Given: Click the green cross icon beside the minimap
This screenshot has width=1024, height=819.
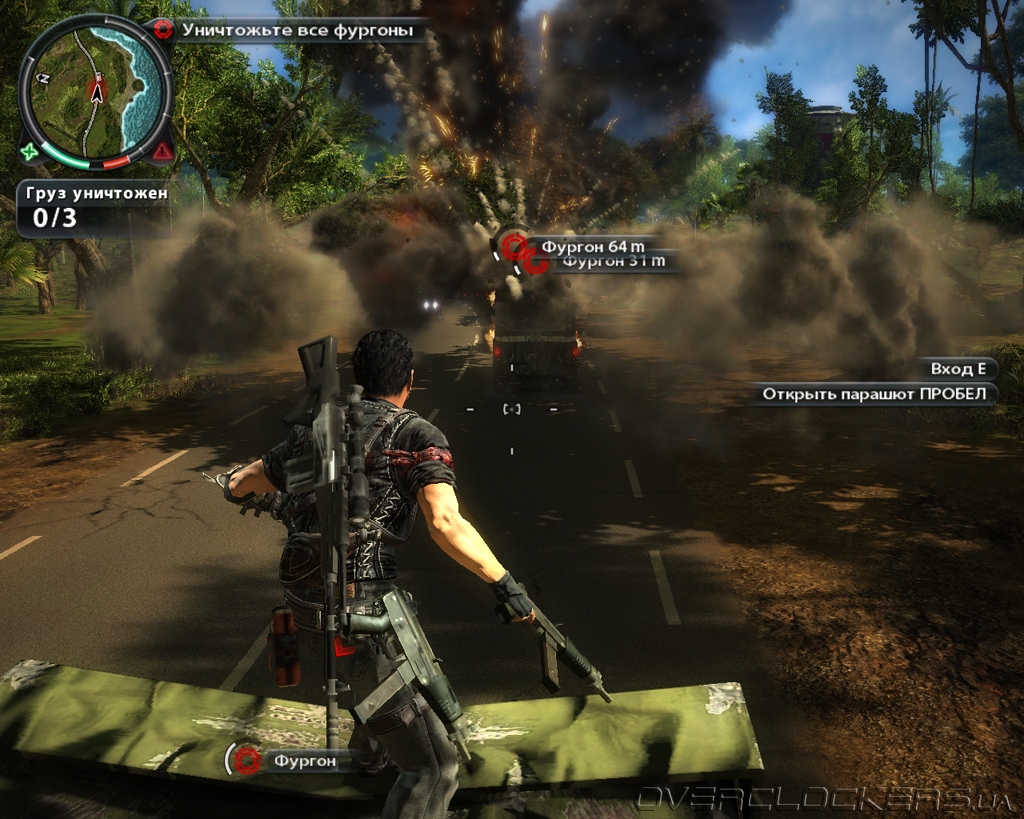Looking at the screenshot, I should pyautogui.click(x=30, y=153).
